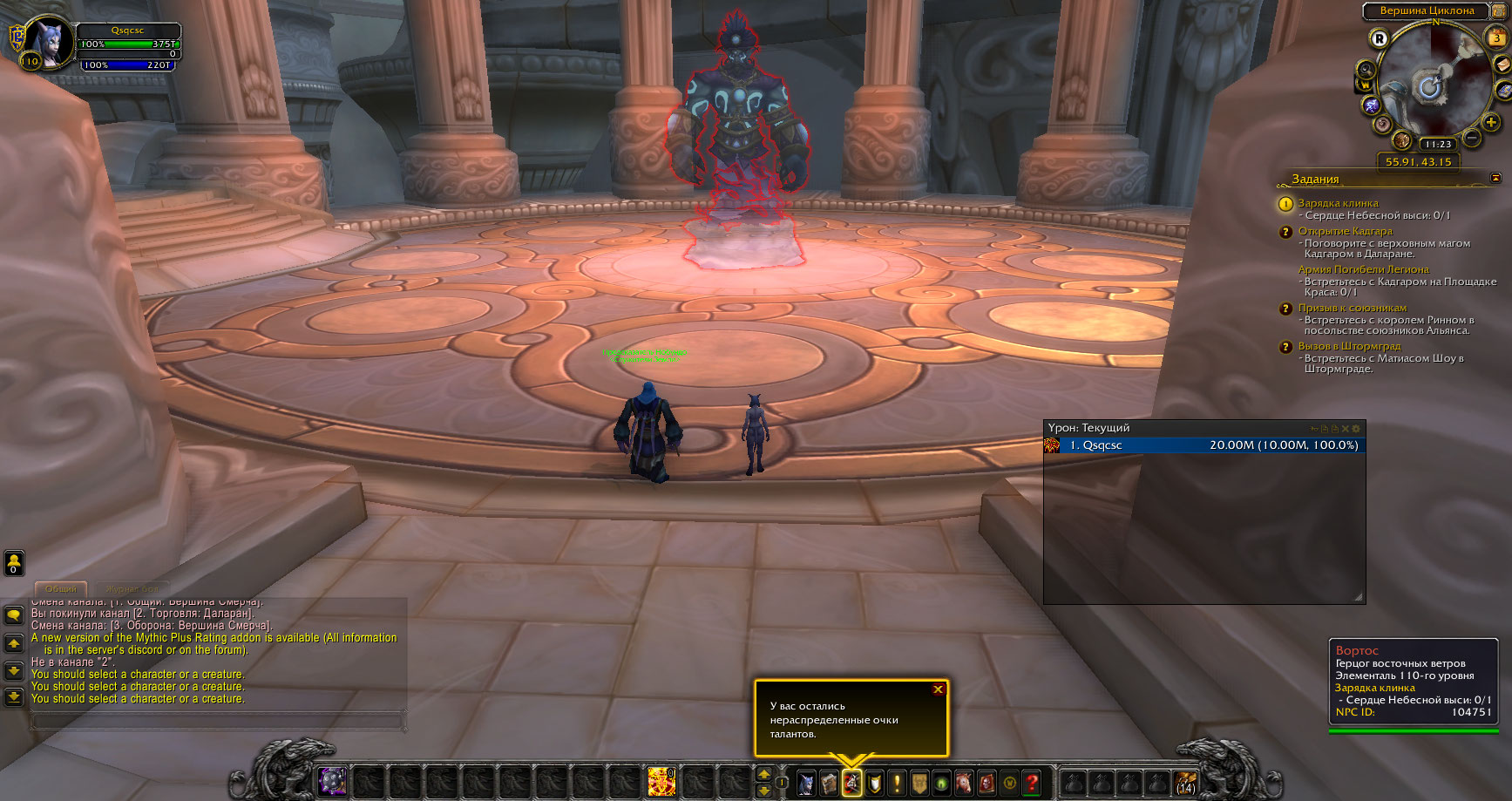Open the main backpack with 14 free slots
The image size is (1512, 801).
coord(1185,783)
